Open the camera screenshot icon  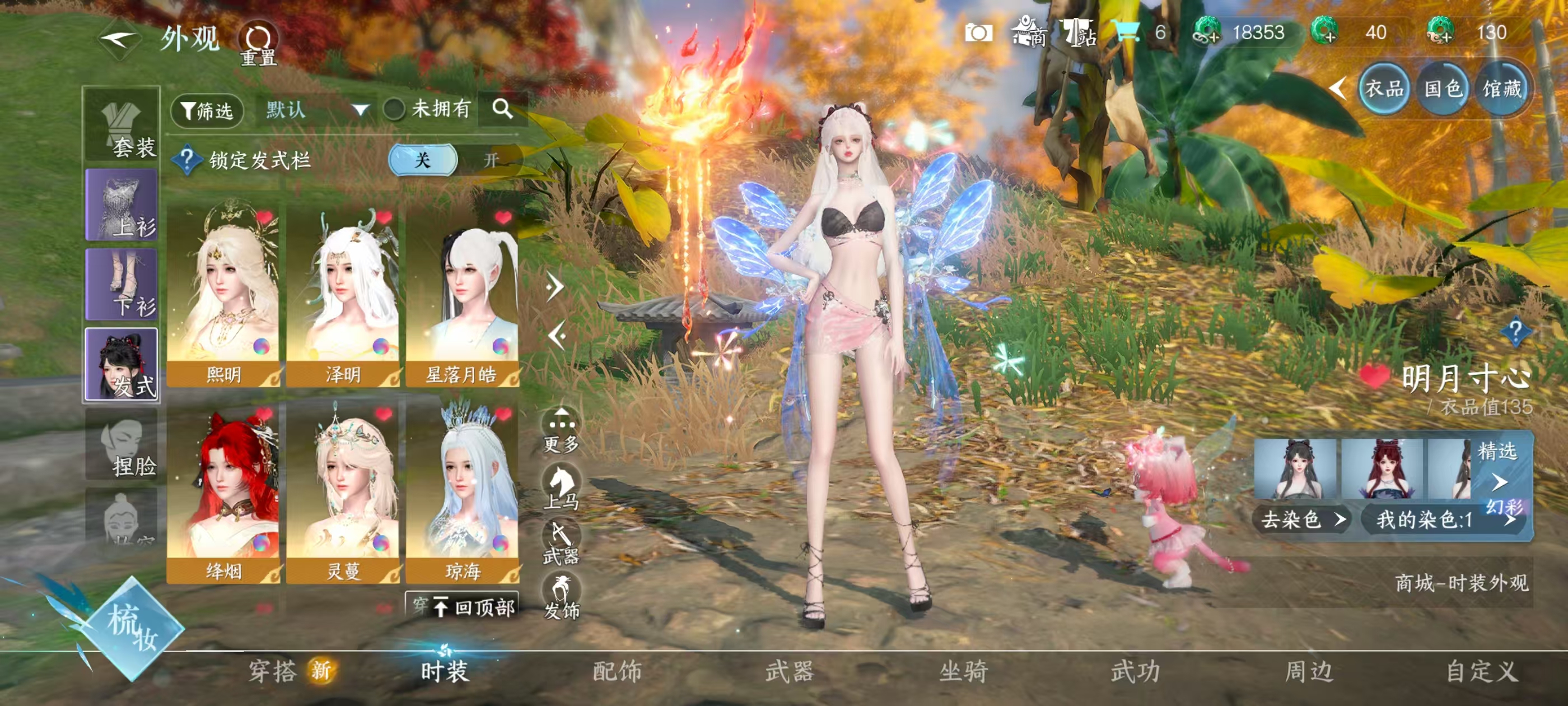pyautogui.click(x=978, y=33)
